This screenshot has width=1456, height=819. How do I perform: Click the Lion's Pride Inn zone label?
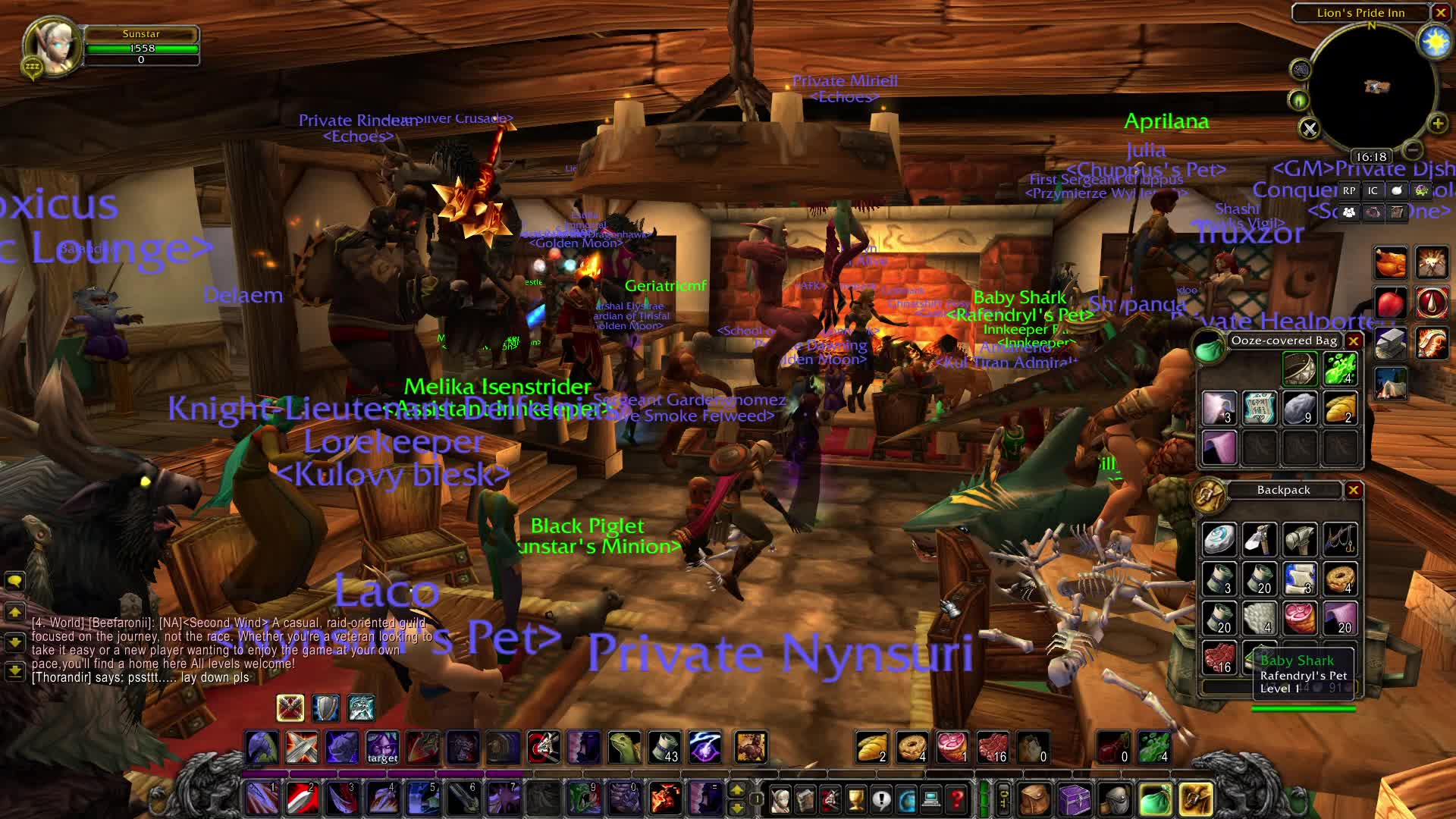coord(1360,13)
